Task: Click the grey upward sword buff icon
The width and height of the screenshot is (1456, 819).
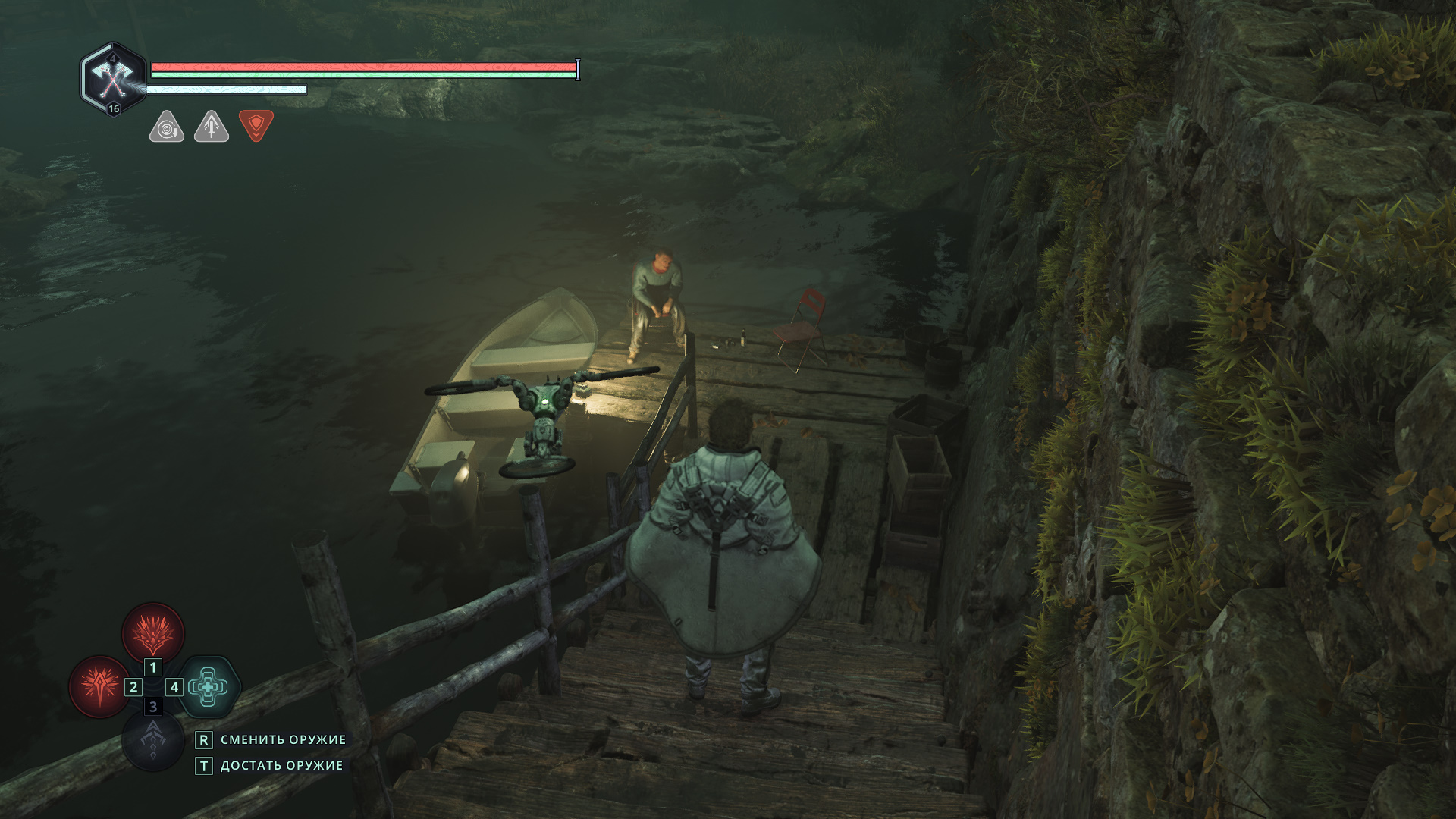Action: [212, 127]
